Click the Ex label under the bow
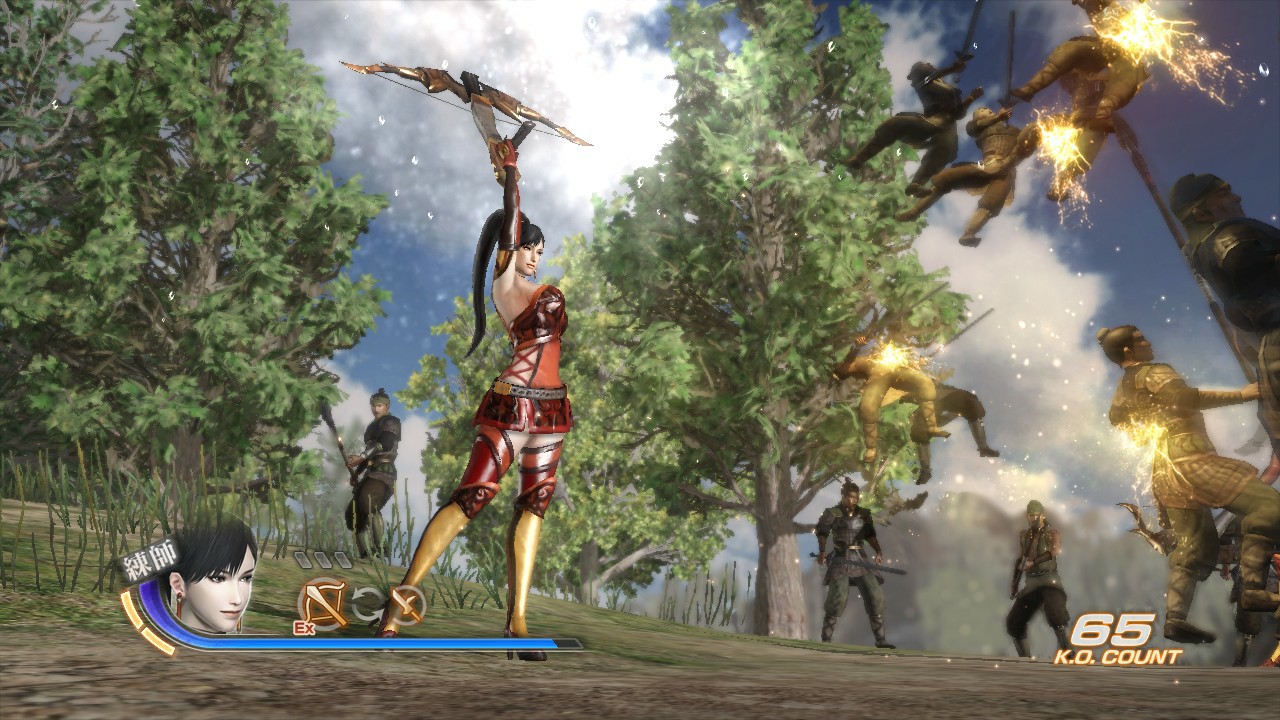The image size is (1280, 720). coord(303,628)
